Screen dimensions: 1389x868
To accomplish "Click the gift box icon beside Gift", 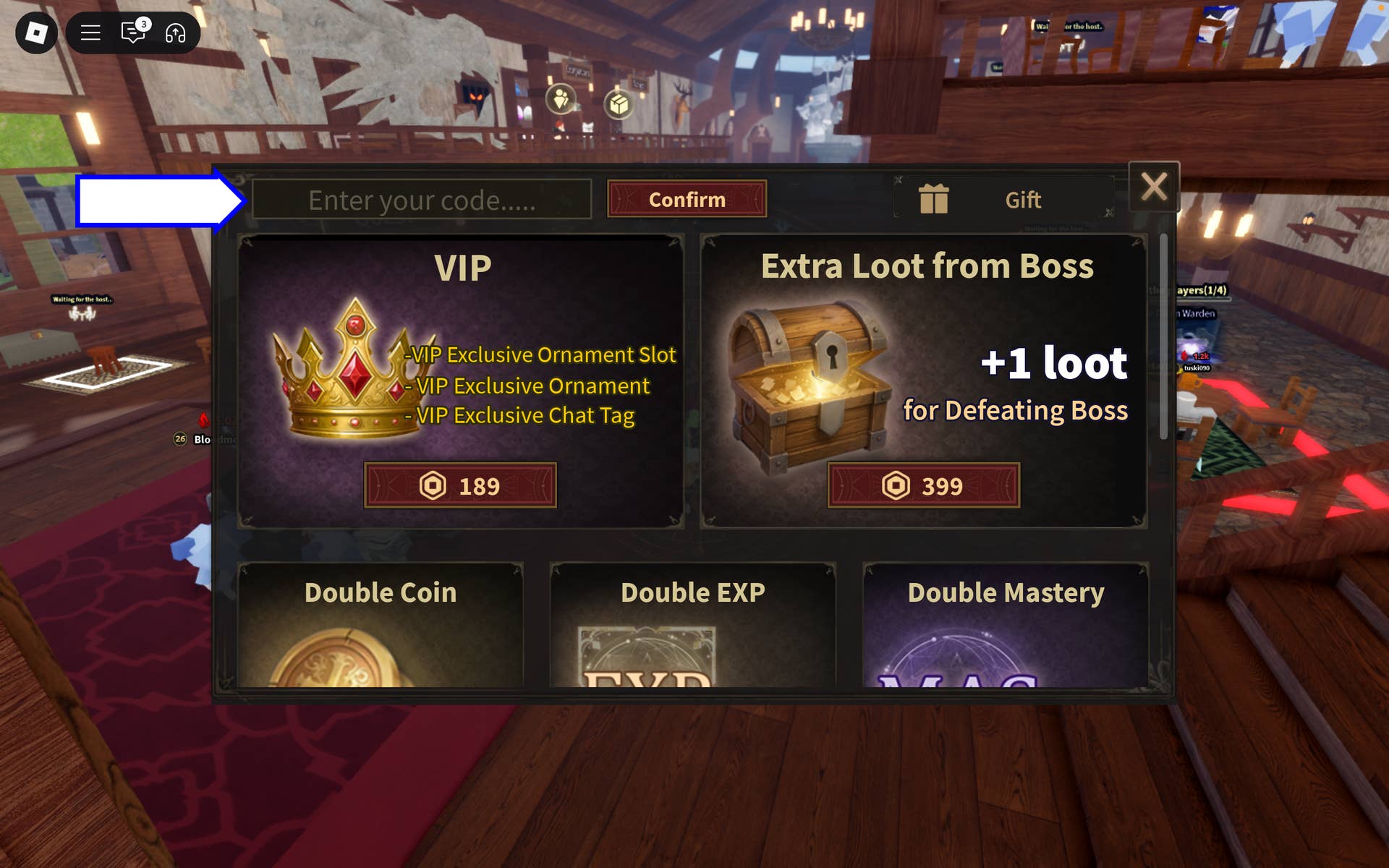I will pyautogui.click(x=935, y=199).
